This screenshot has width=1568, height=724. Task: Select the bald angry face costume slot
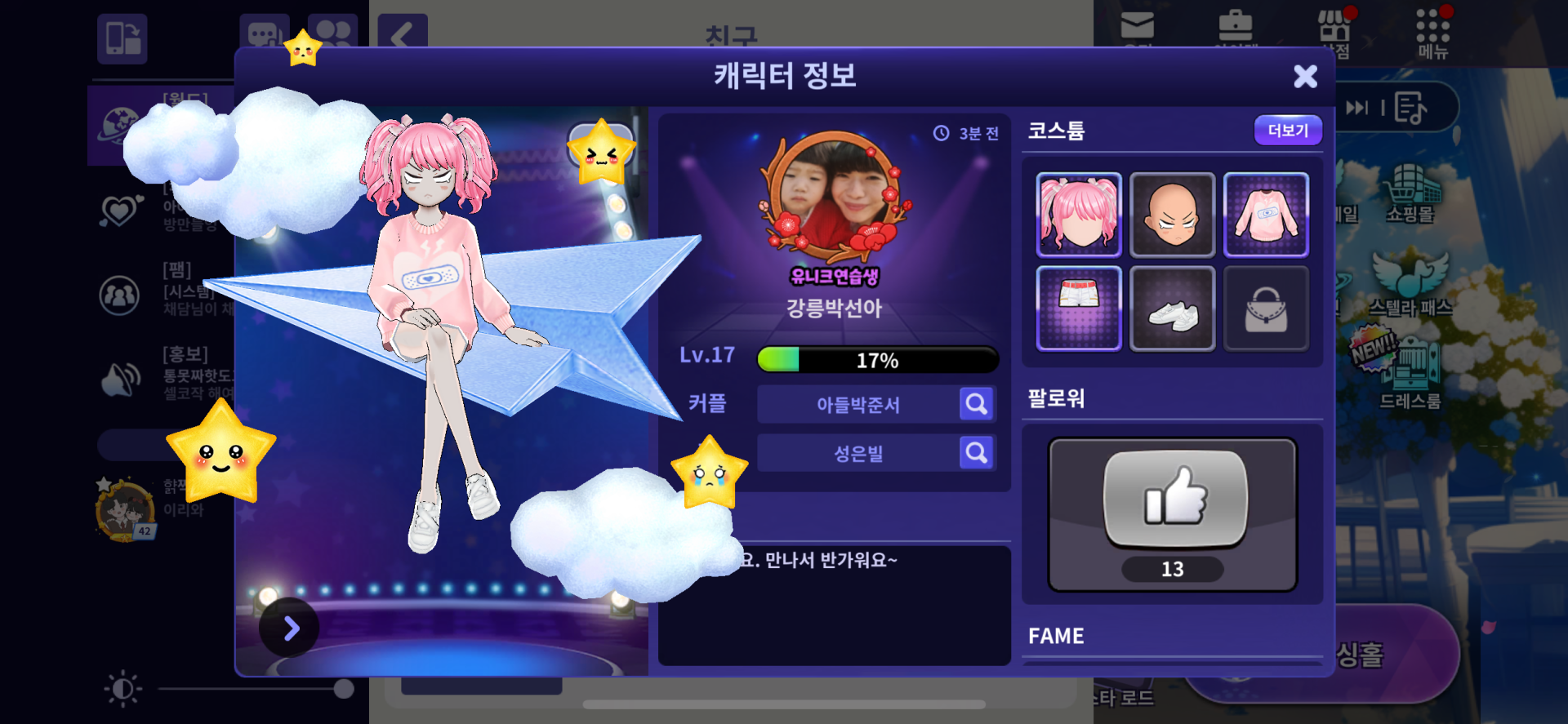point(1172,215)
